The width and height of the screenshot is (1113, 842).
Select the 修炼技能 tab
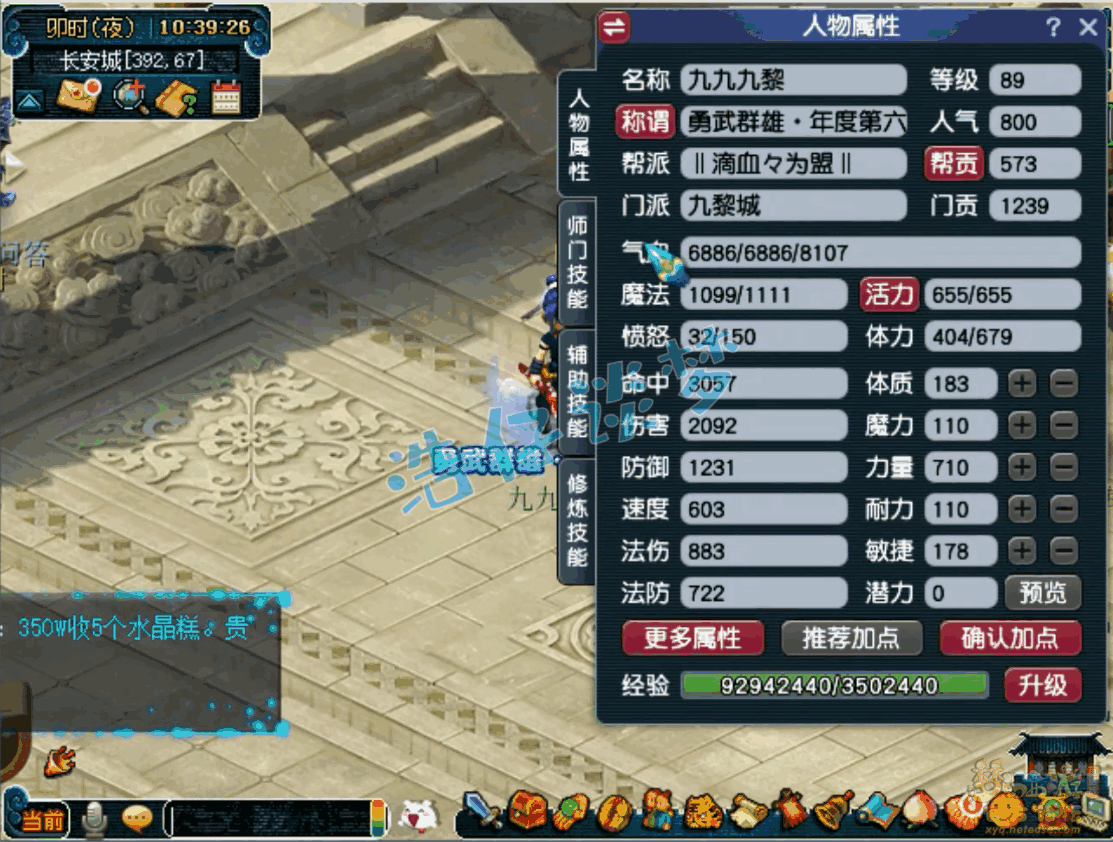[577, 518]
